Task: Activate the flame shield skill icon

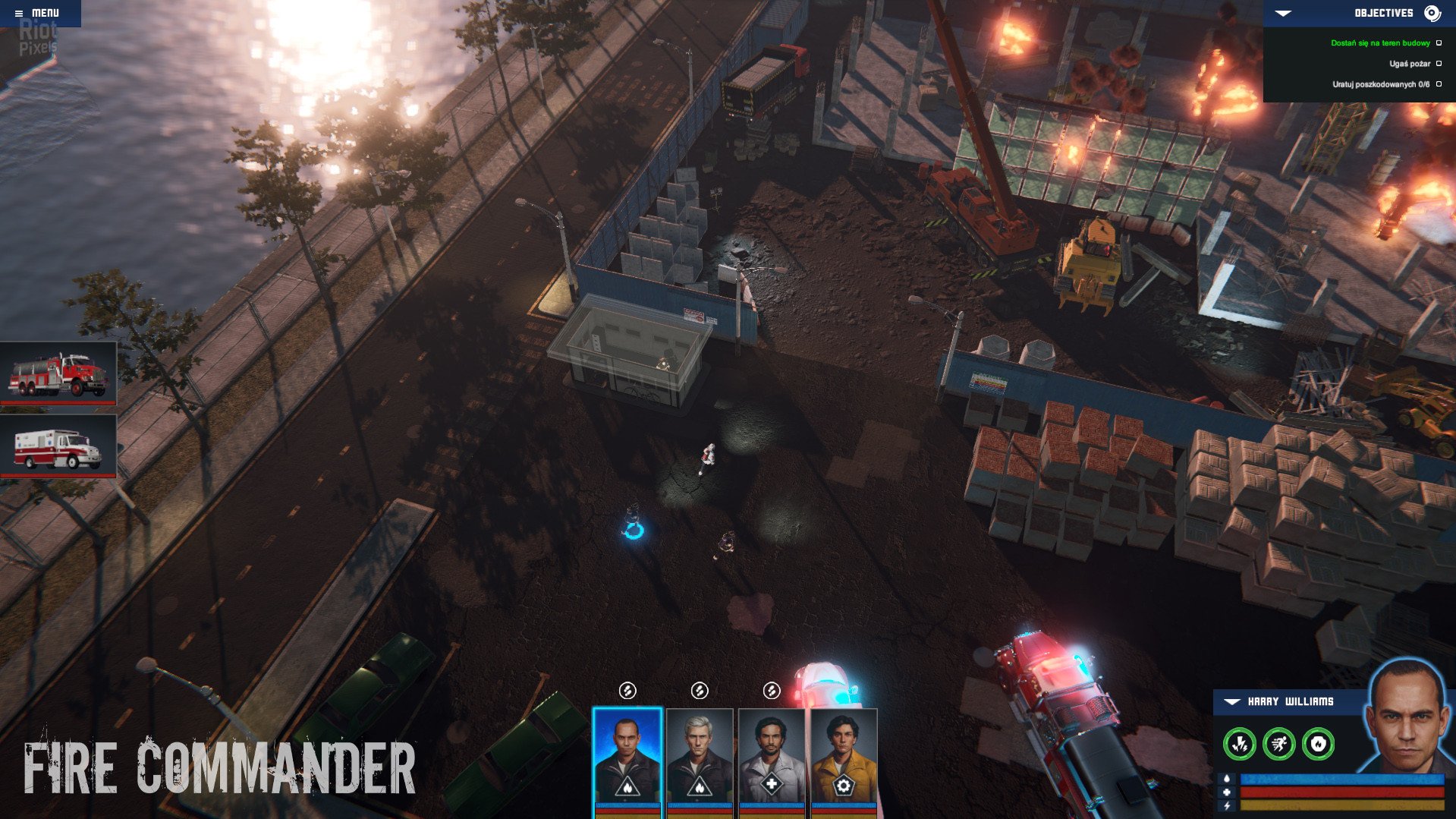Action: [x=1318, y=744]
